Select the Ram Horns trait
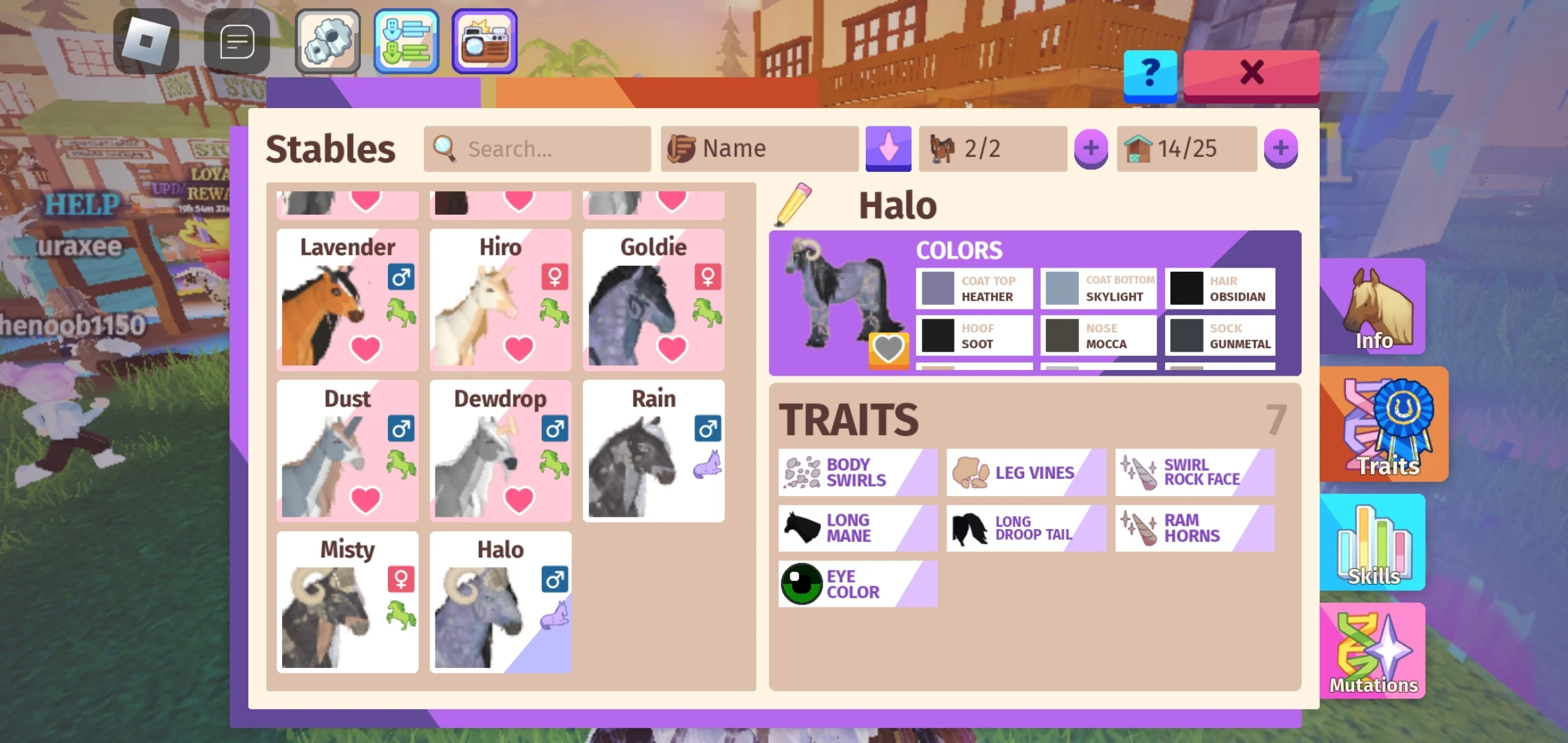The width and height of the screenshot is (1568, 743). tap(1195, 528)
